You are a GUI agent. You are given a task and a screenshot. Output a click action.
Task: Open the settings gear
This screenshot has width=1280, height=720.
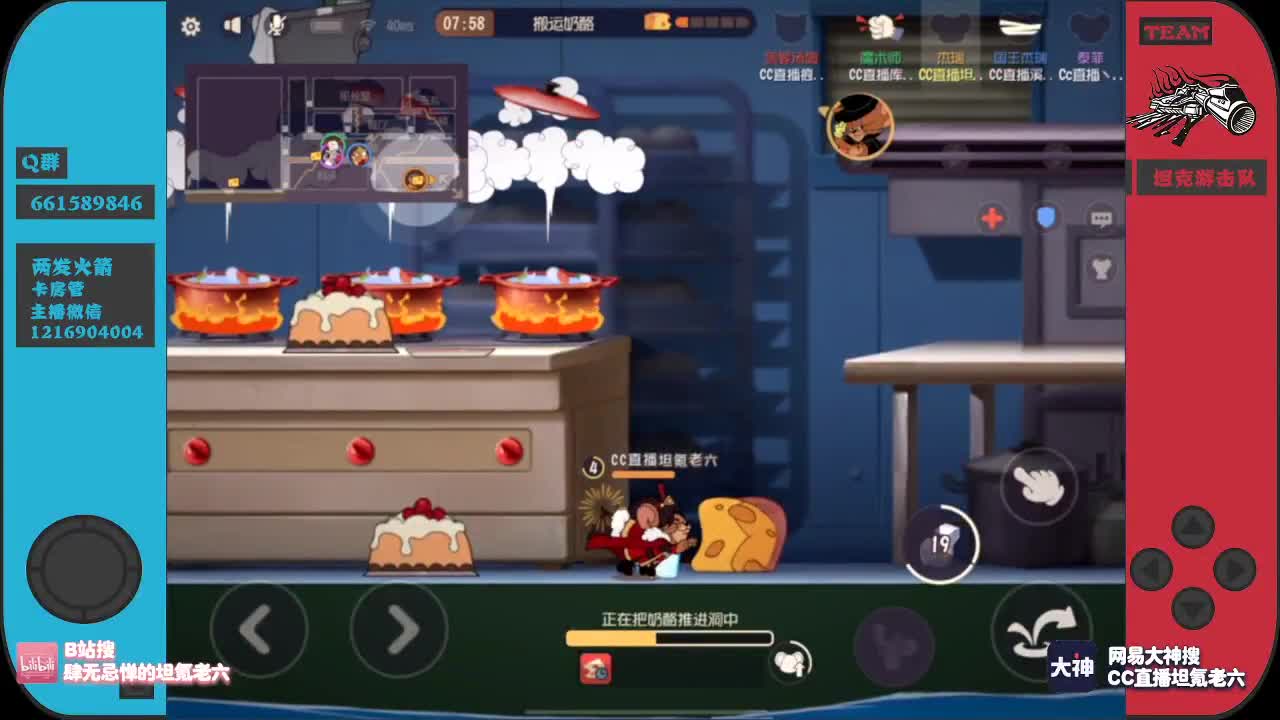point(190,27)
